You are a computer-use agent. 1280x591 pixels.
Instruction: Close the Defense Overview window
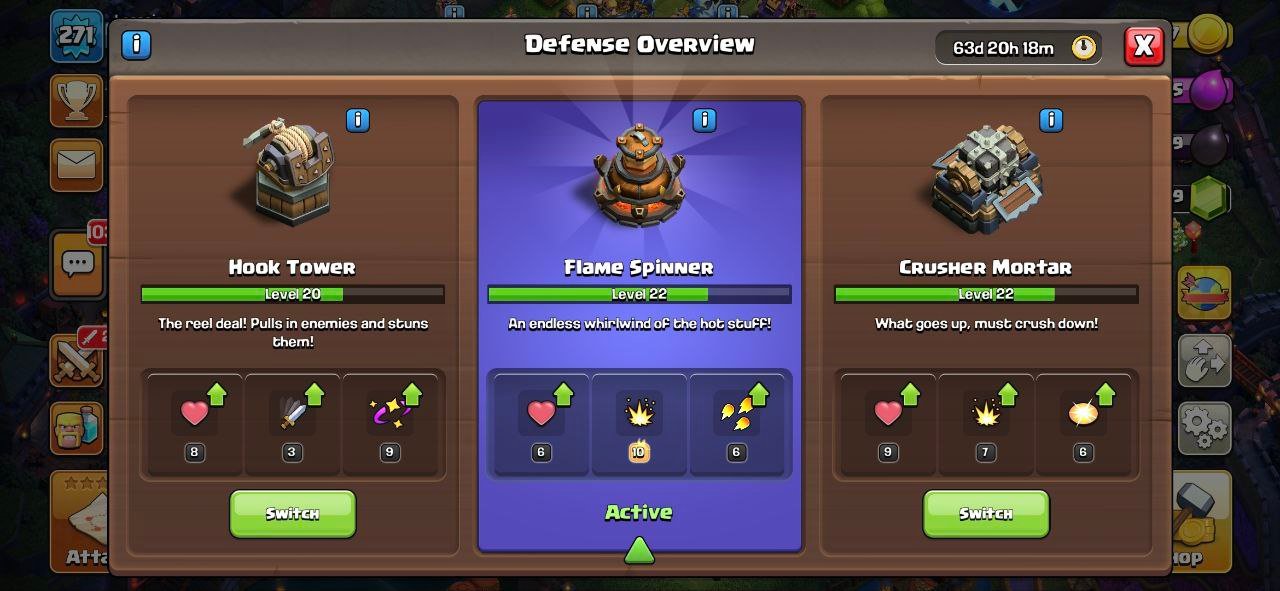[x=1143, y=46]
